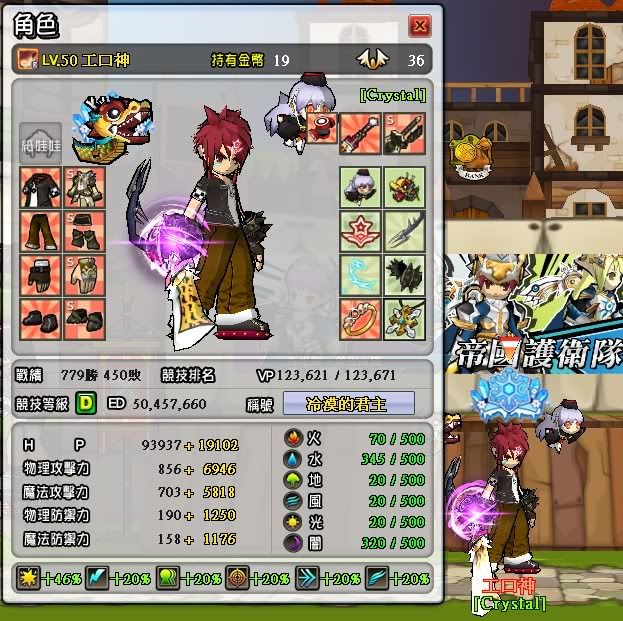Select the red samurai helmet slot

[404, 188]
